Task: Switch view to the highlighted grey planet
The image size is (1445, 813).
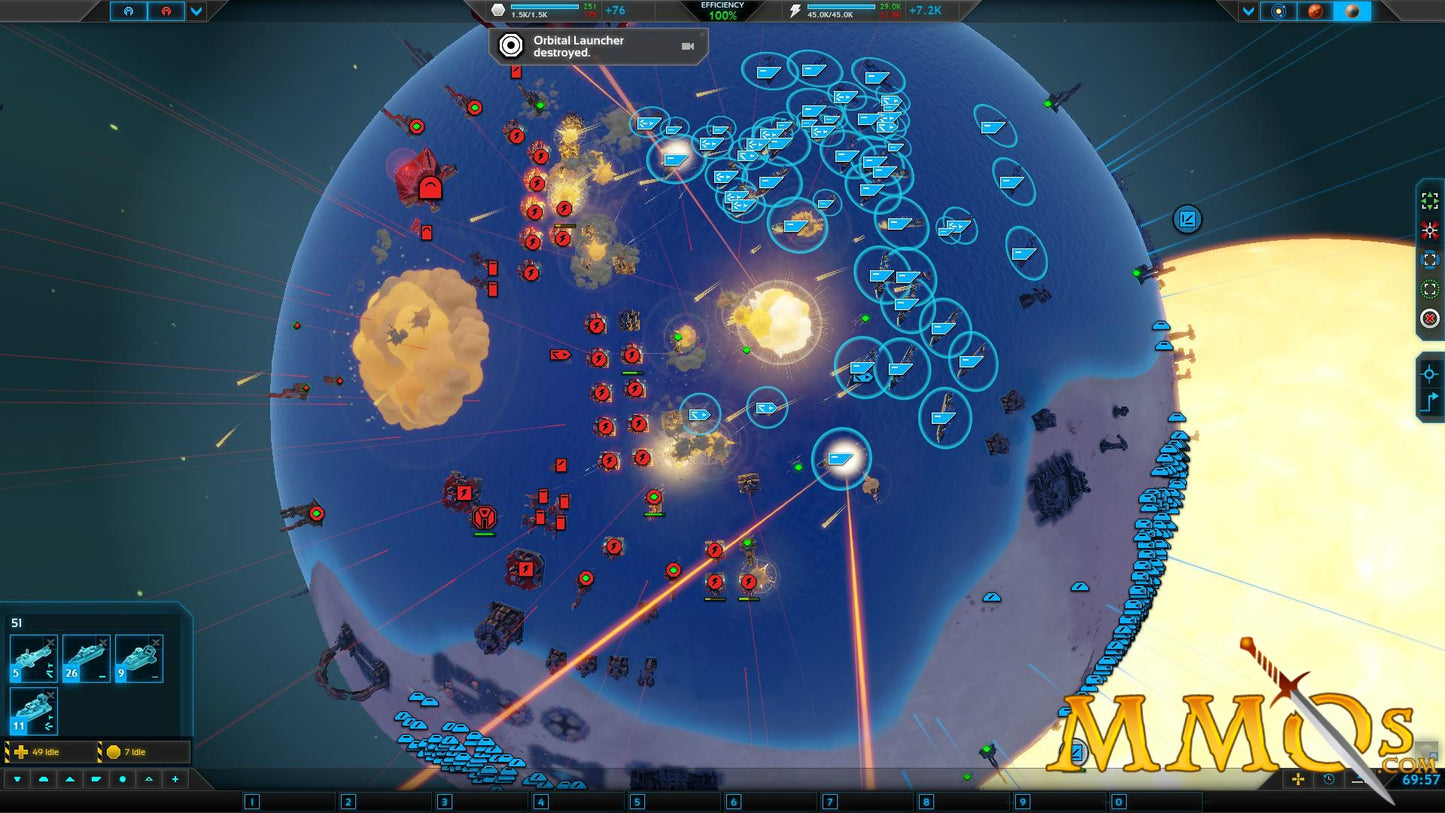Action: 1352,11
